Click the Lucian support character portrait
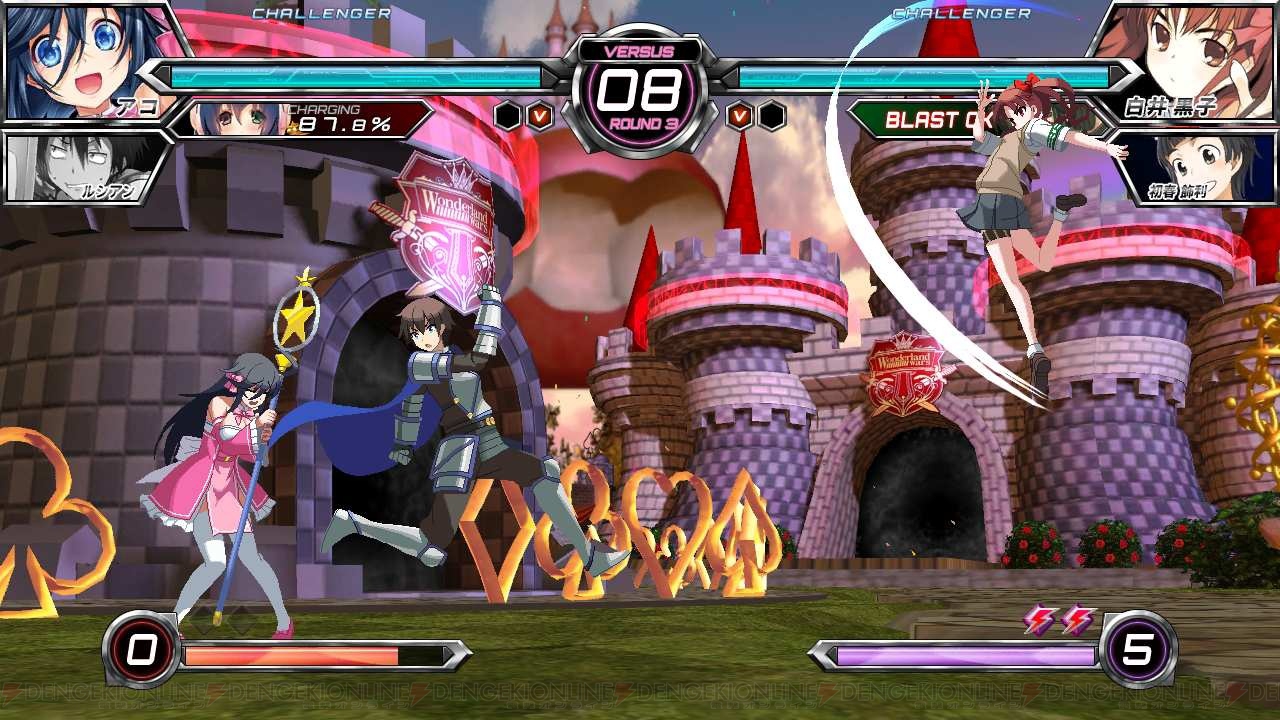This screenshot has height=720, width=1280. [80, 168]
